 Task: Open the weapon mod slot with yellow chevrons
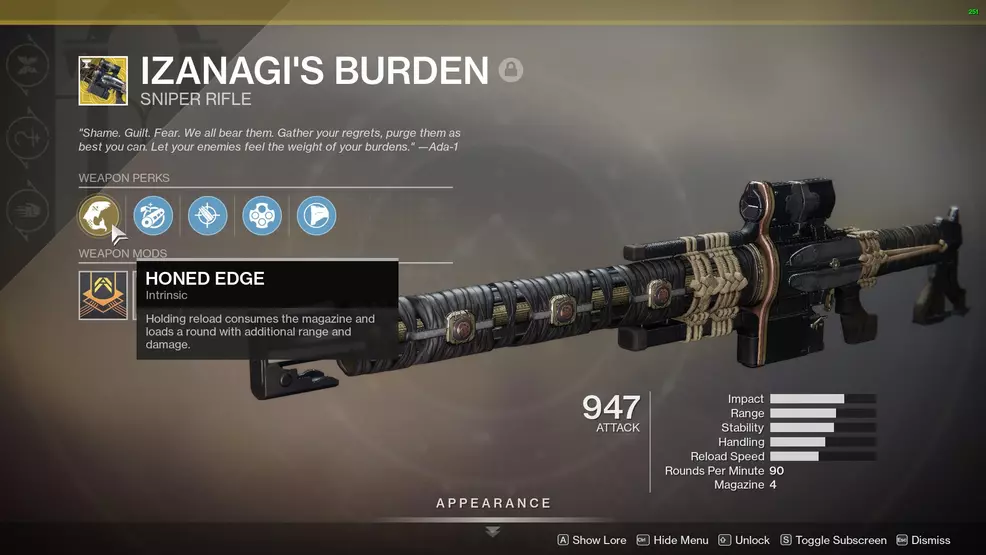coord(103,295)
